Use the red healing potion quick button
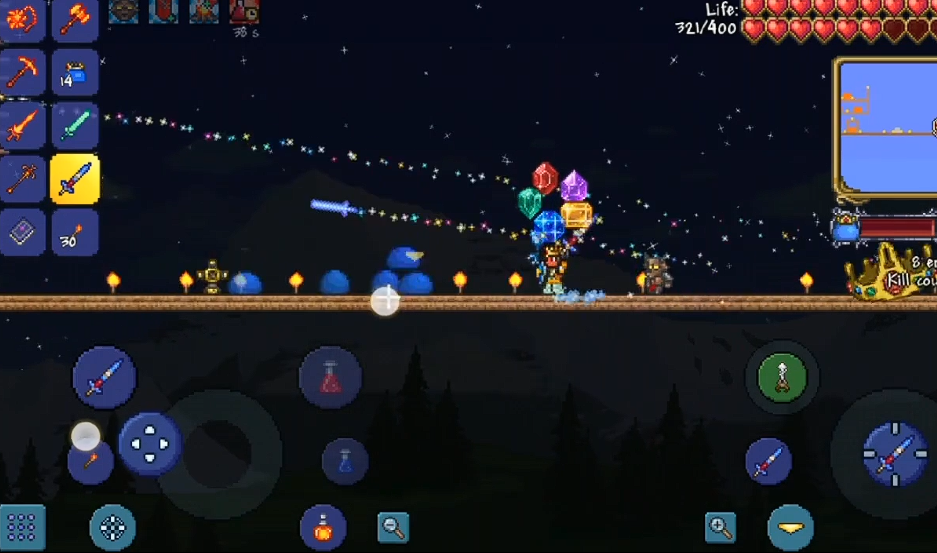This screenshot has width=937, height=553. coord(330,377)
